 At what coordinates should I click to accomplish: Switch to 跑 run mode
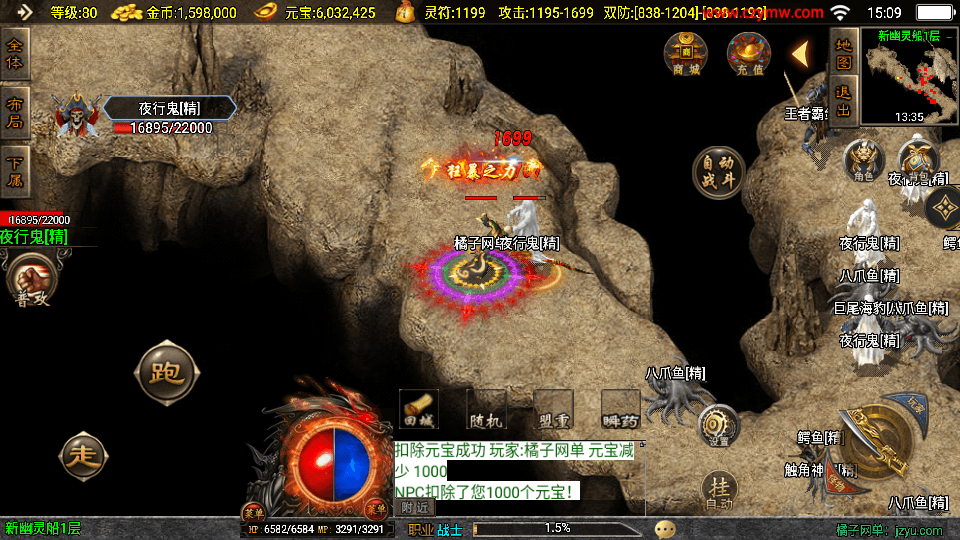pyautogui.click(x=165, y=373)
